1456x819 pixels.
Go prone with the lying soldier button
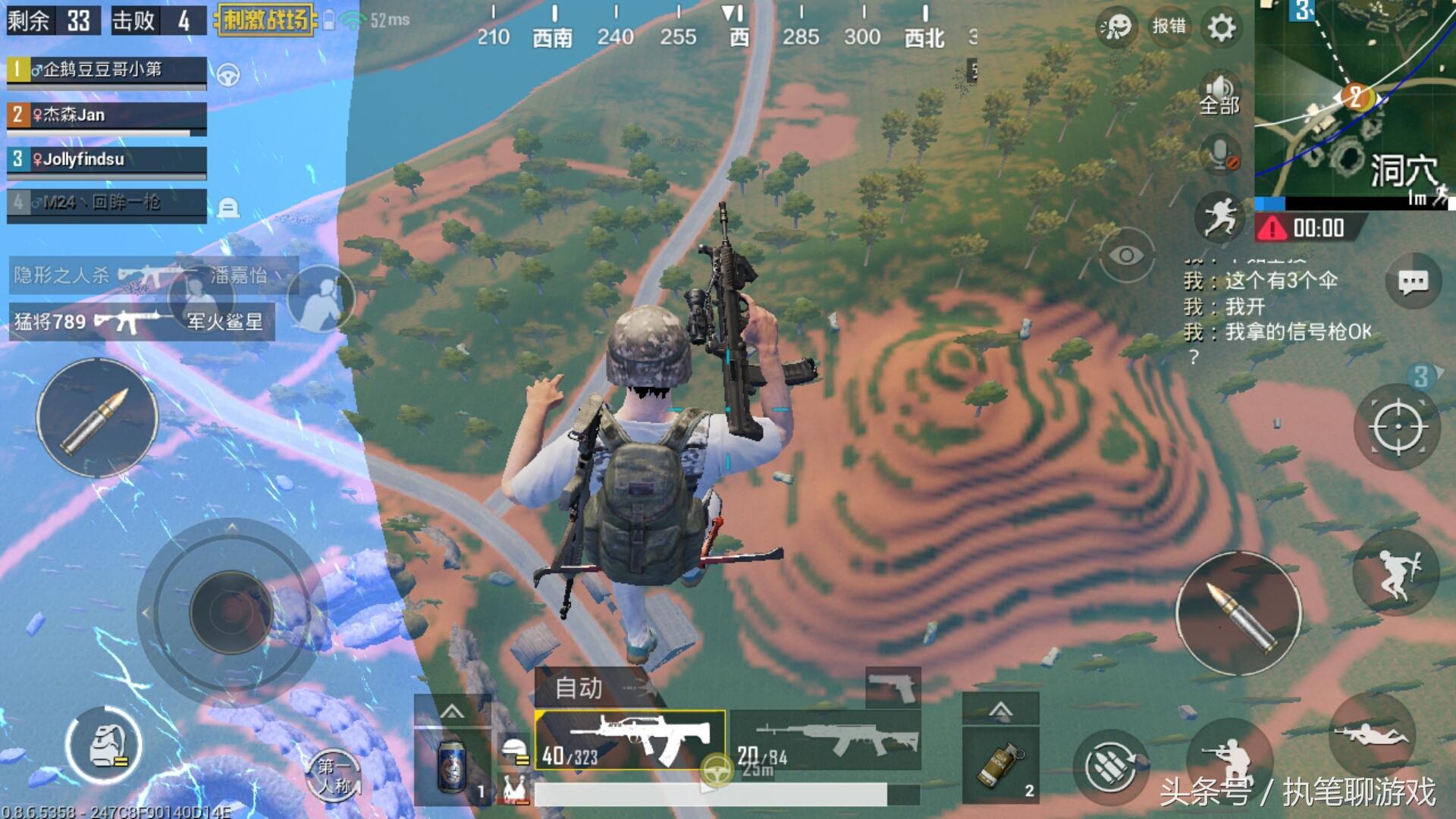click(x=1372, y=734)
